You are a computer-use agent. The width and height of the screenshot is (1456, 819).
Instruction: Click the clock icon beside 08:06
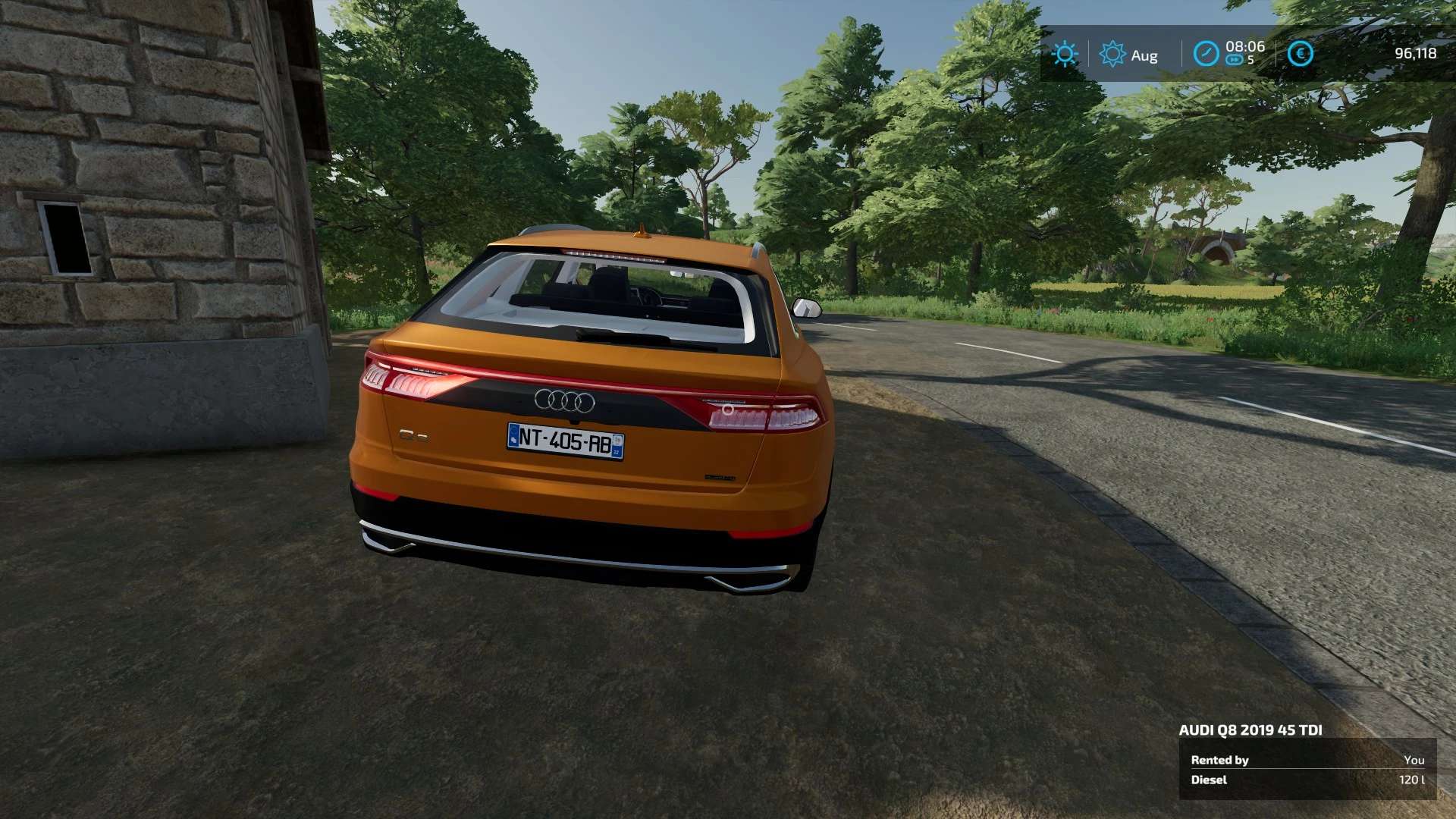pyautogui.click(x=1206, y=54)
